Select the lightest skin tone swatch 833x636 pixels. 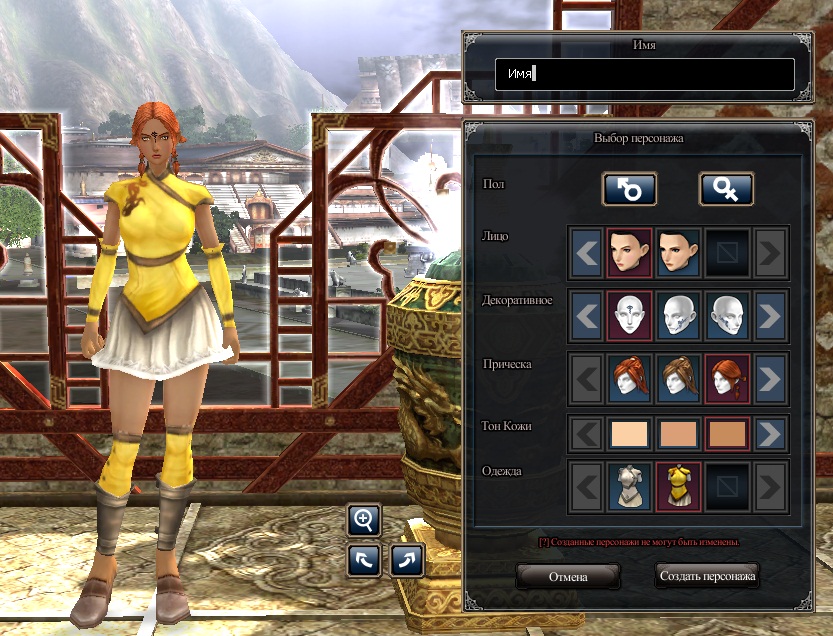click(x=630, y=434)
